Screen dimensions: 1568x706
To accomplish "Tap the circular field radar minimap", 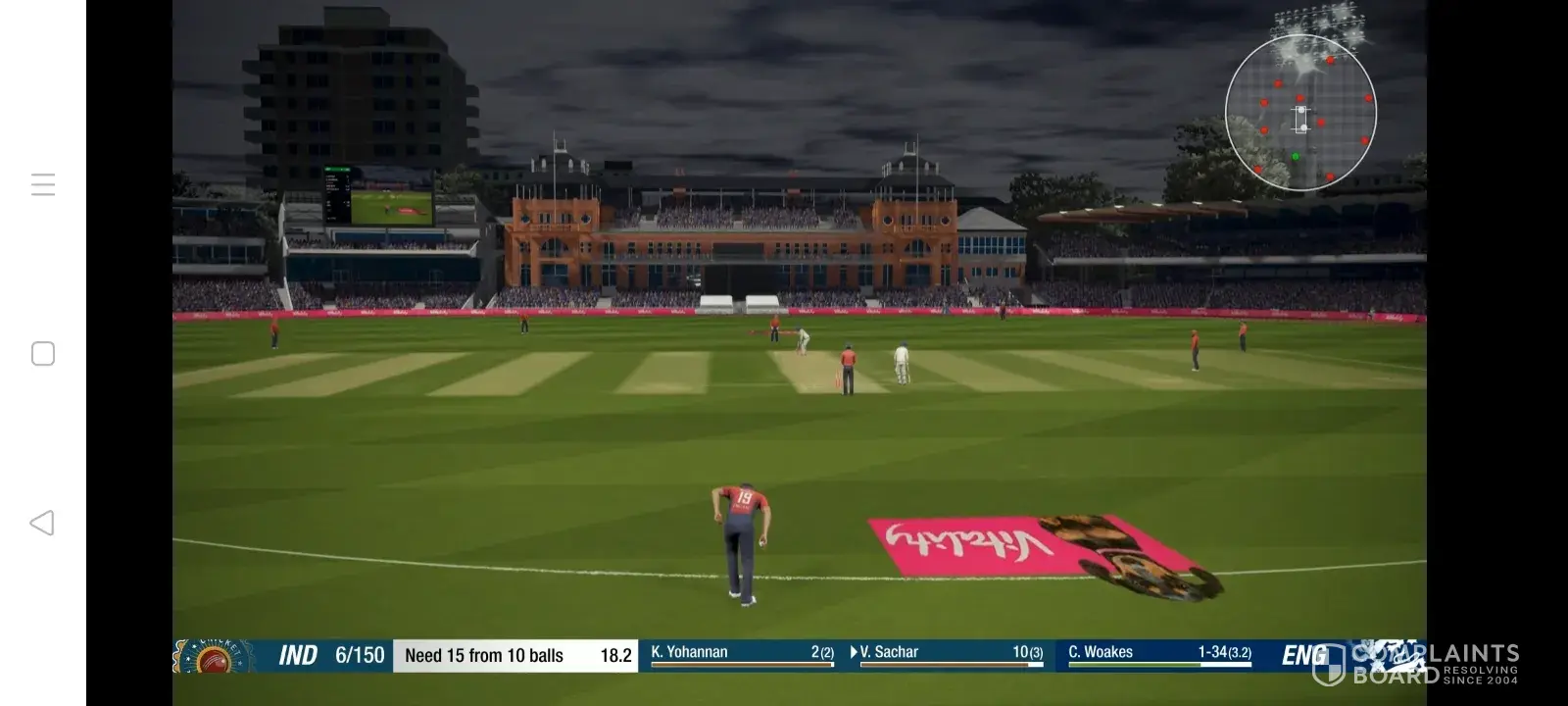I will coord(1300,113).
